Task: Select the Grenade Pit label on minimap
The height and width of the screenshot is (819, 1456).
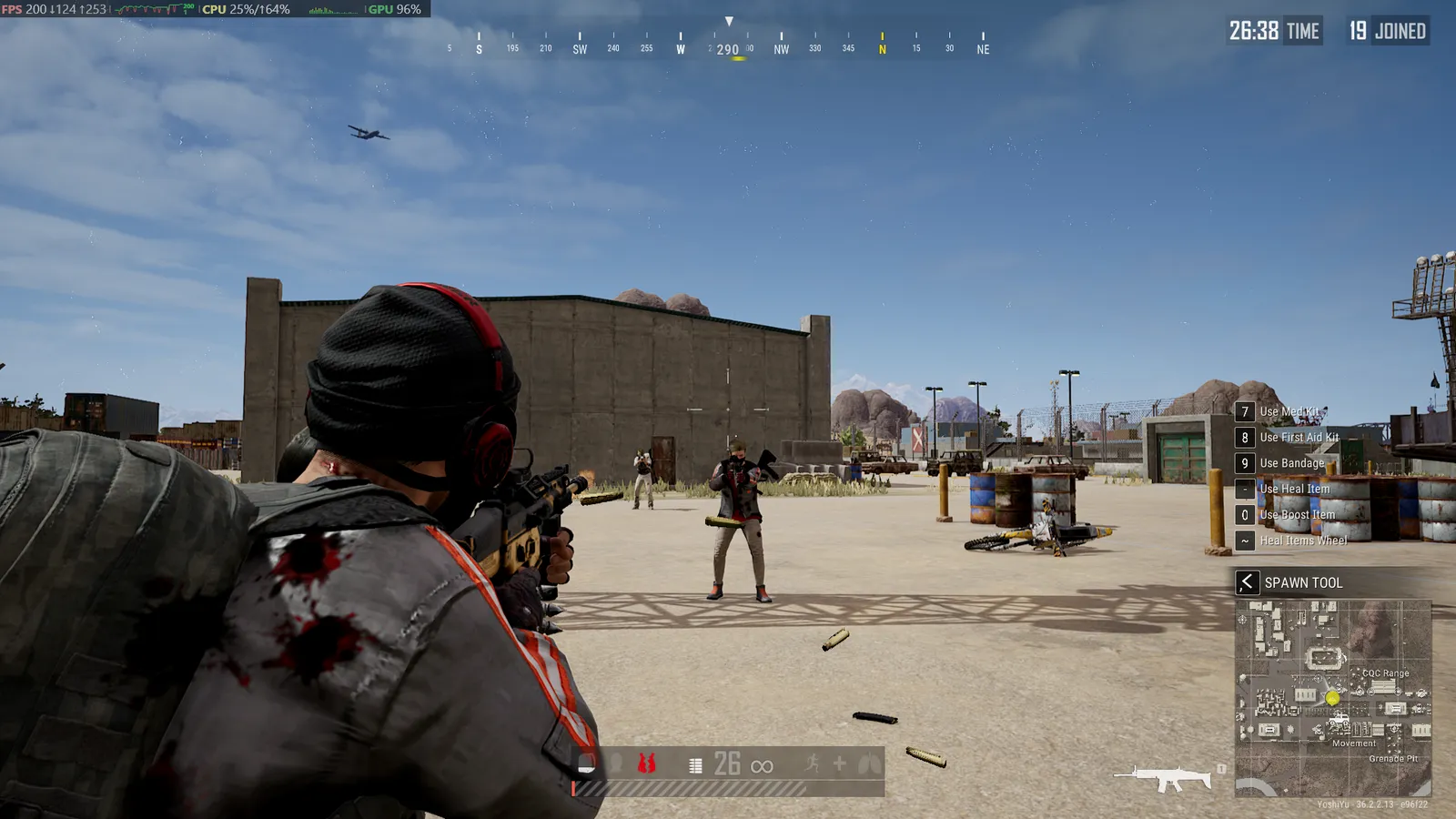Action: click(1393, 758)
